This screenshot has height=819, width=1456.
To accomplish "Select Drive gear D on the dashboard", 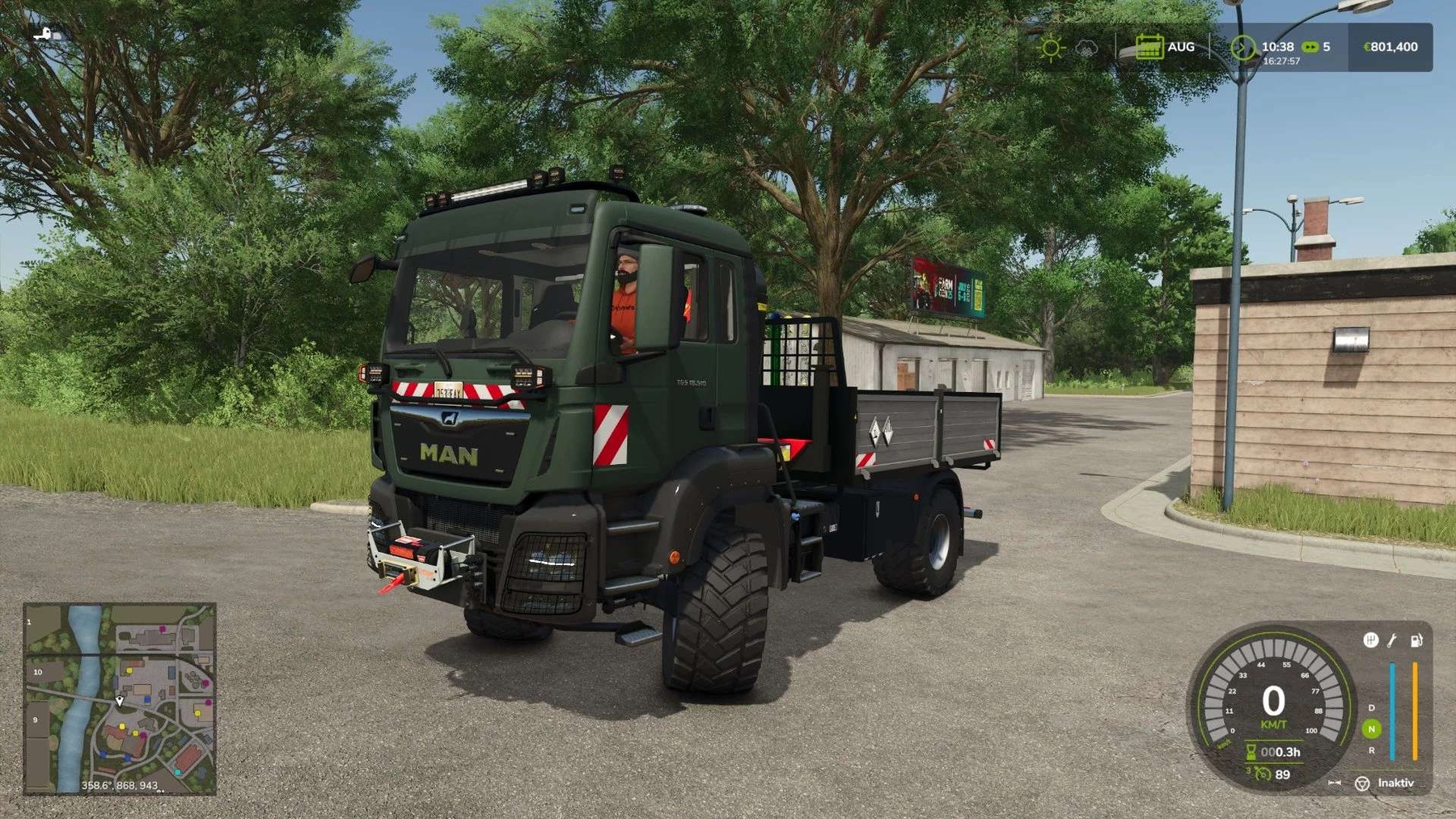I will tap(1371, 708).
